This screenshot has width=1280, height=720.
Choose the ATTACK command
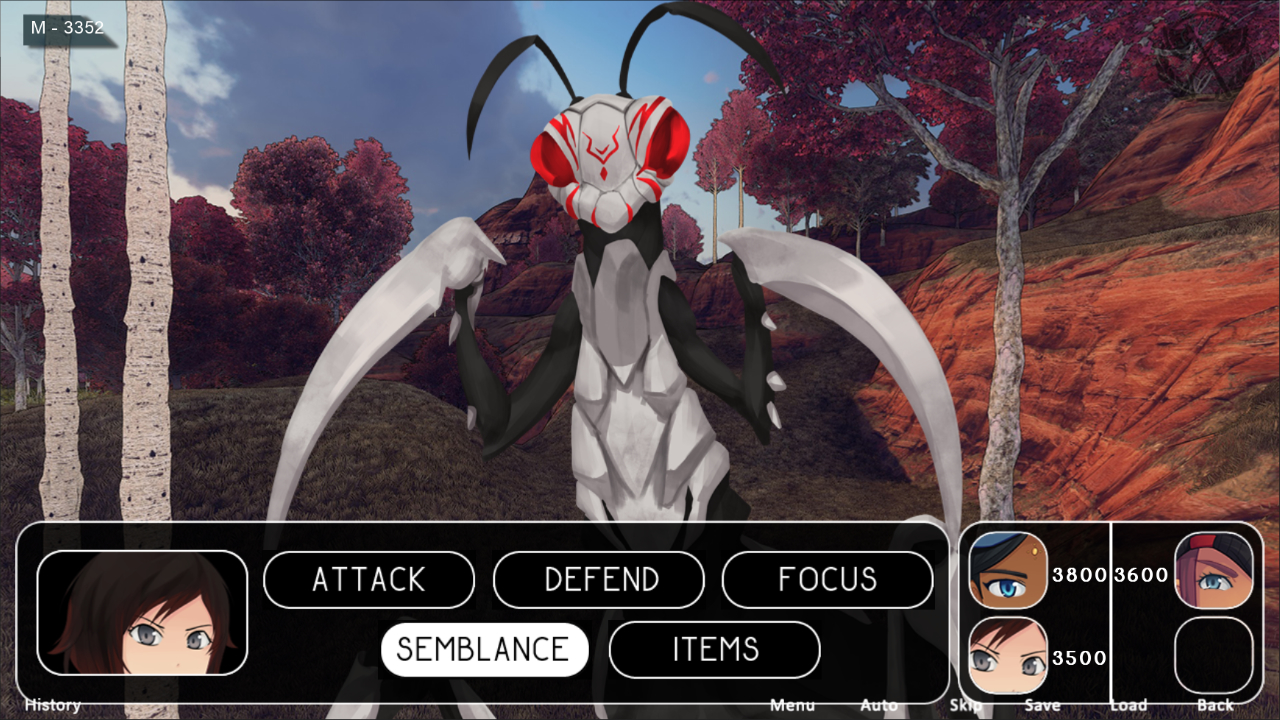pos(368,579)
